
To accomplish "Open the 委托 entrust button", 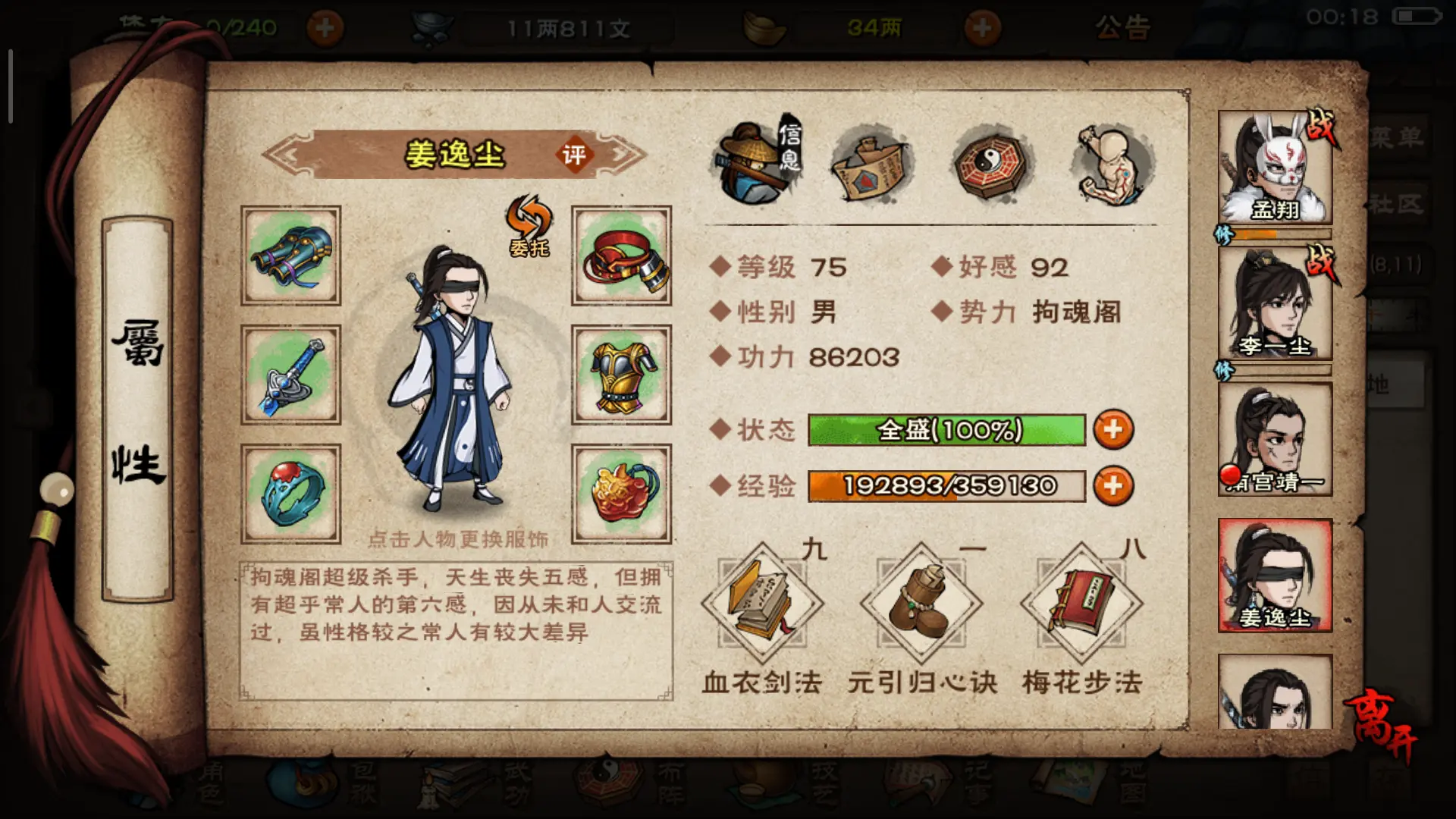I will click(529, 226).
